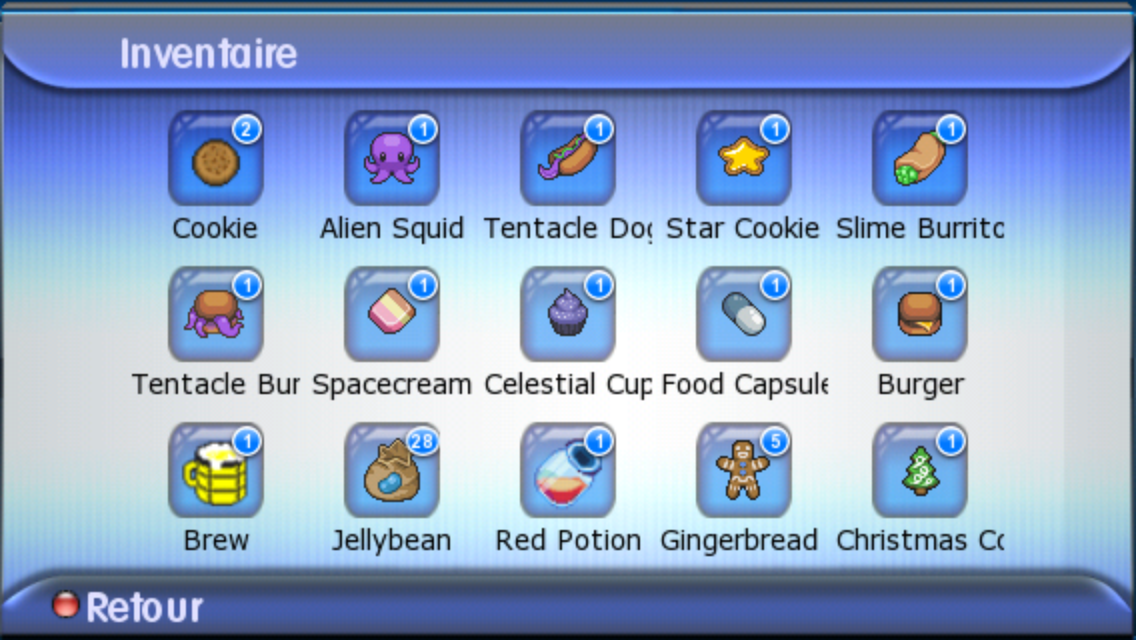Select the Cookie item slot
This screenshot has width=1136, height=640.
[215, 160]
